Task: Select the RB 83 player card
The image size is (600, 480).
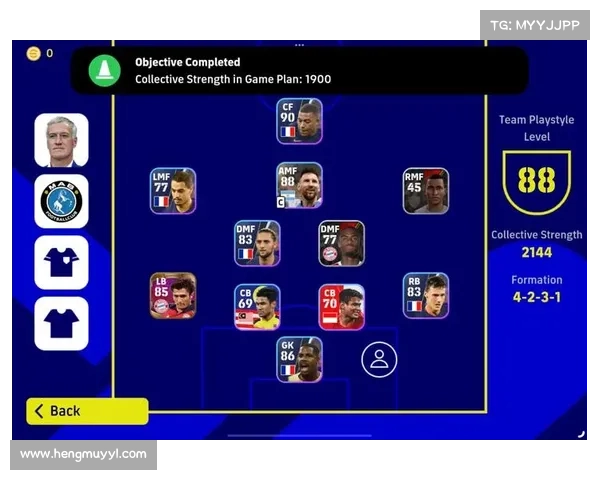Action: coord(426,295)
